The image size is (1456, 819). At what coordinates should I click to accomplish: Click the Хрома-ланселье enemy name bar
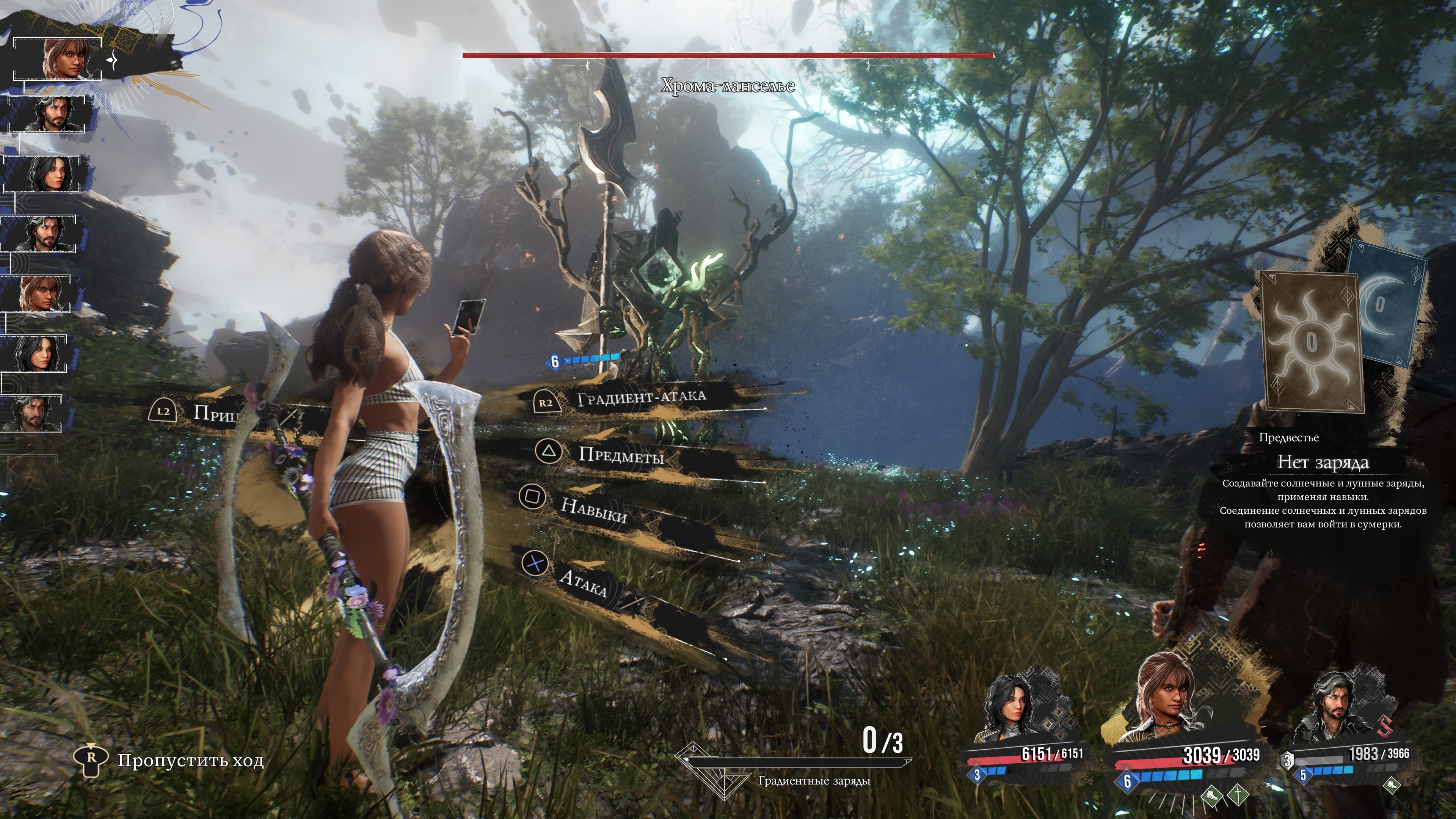[x=728, y=85]
